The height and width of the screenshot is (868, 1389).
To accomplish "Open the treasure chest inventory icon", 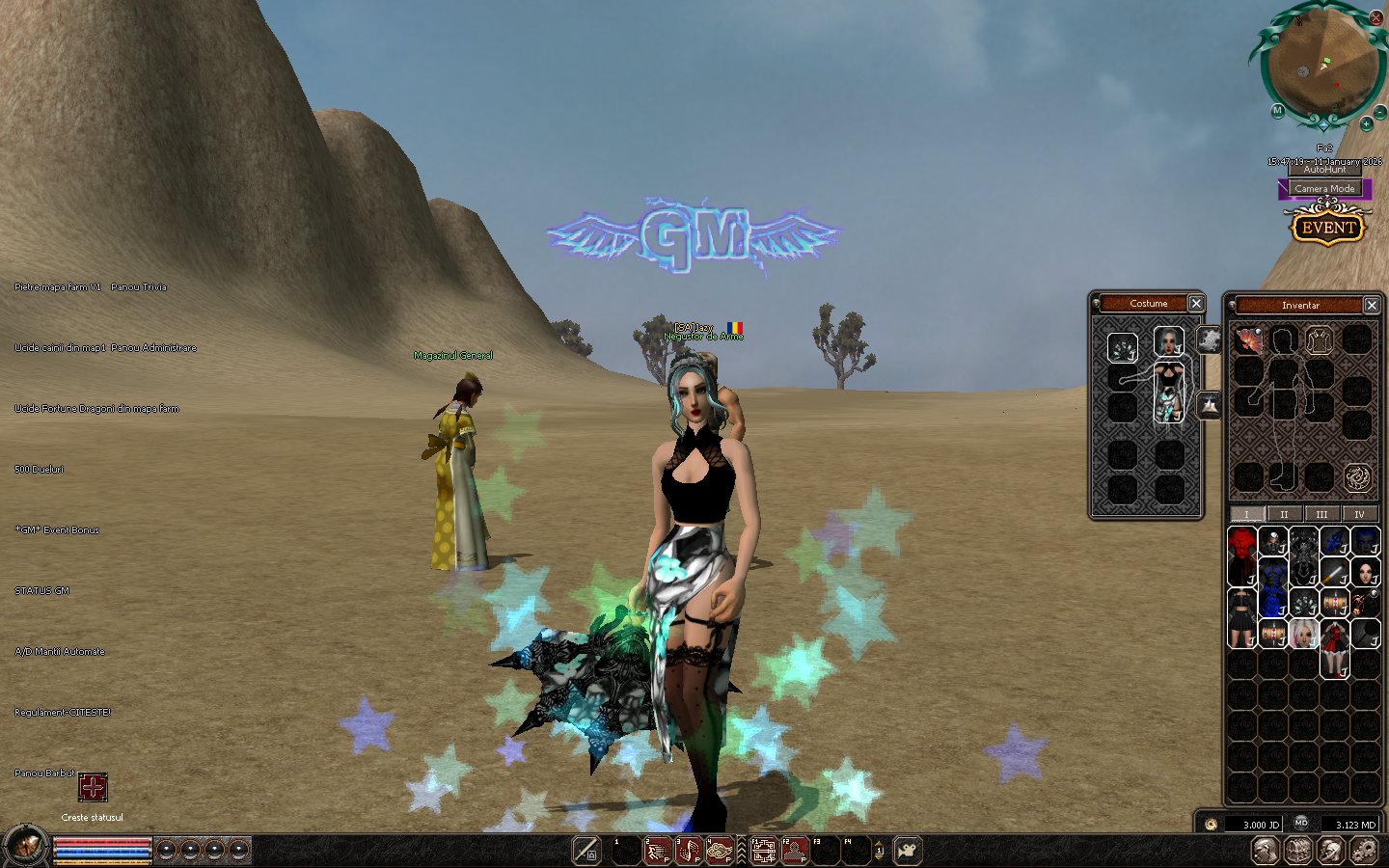I will (x=1298, y=851).
